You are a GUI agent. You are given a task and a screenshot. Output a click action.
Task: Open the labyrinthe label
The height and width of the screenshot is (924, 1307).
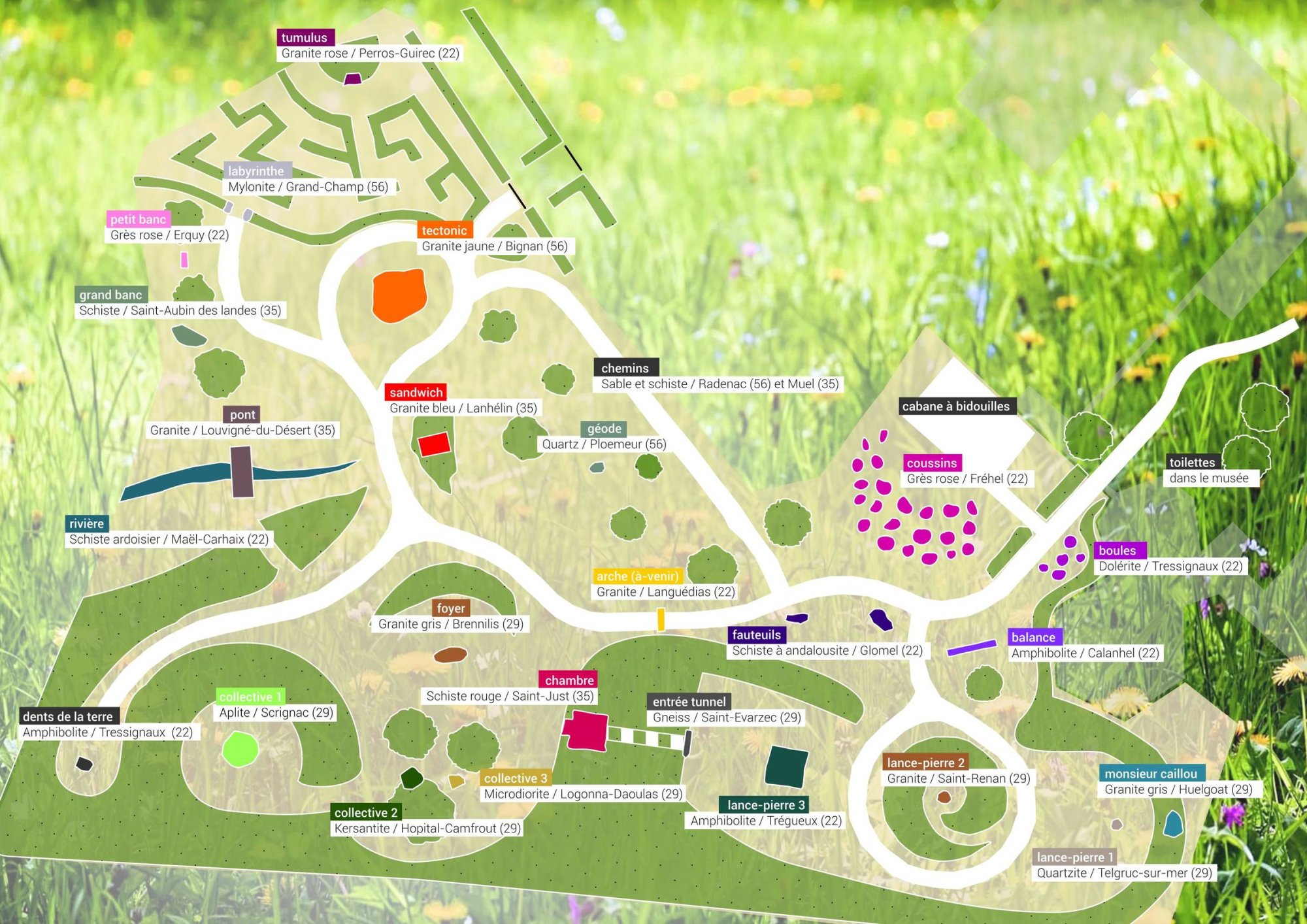pyautogui.click(x=256, y=171)
